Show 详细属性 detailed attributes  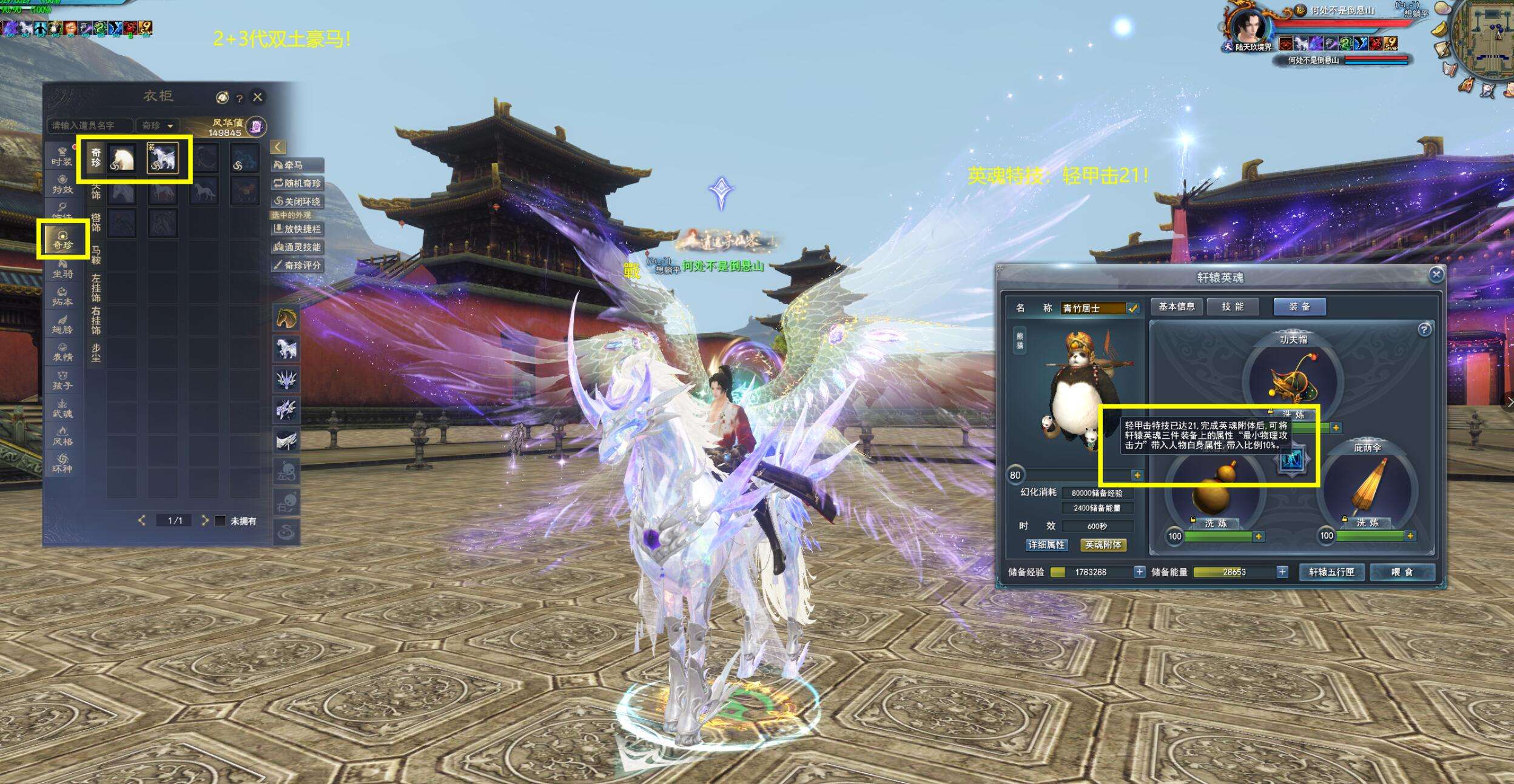1046,545
